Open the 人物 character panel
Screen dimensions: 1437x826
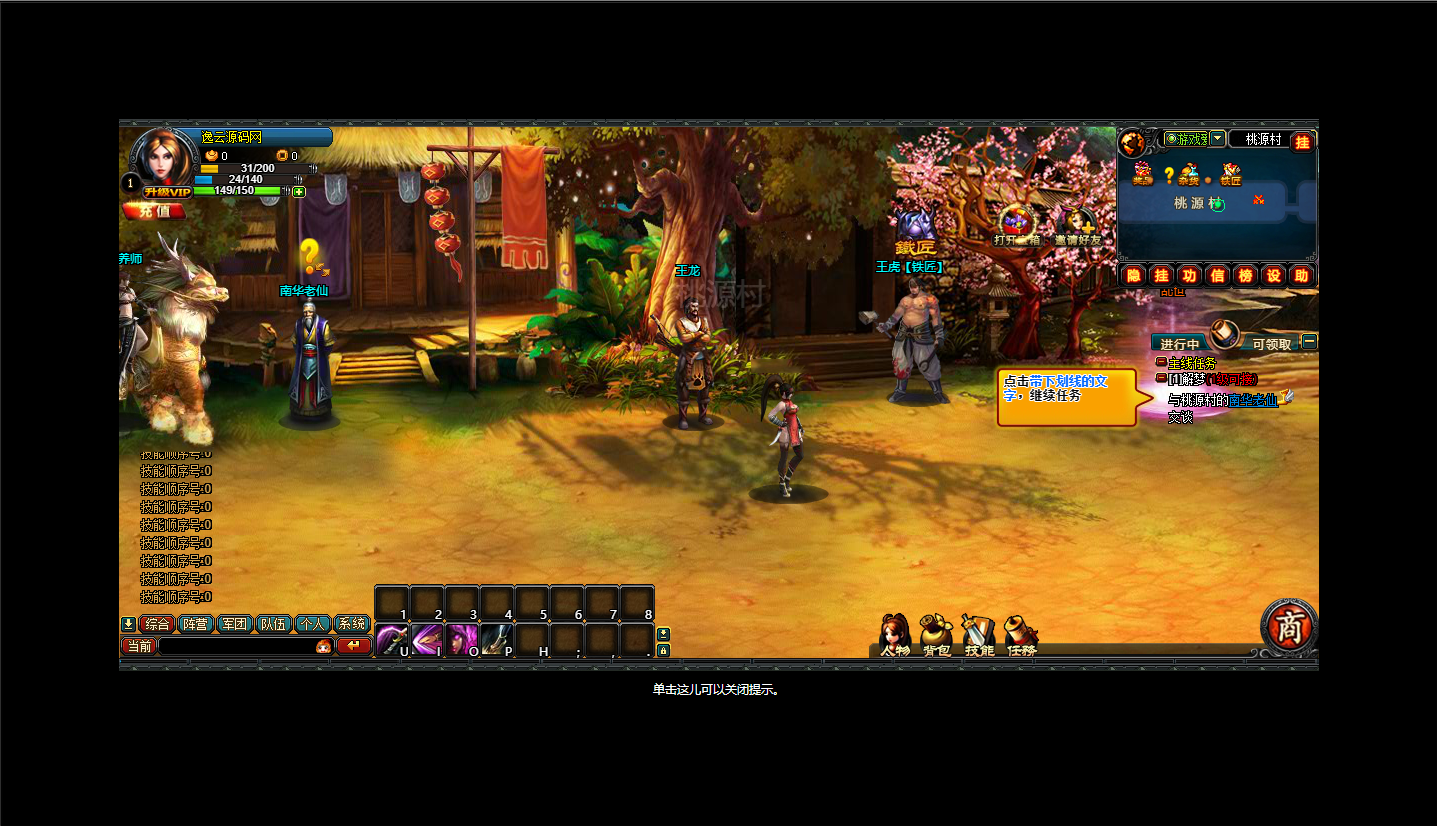coord(895,636)
